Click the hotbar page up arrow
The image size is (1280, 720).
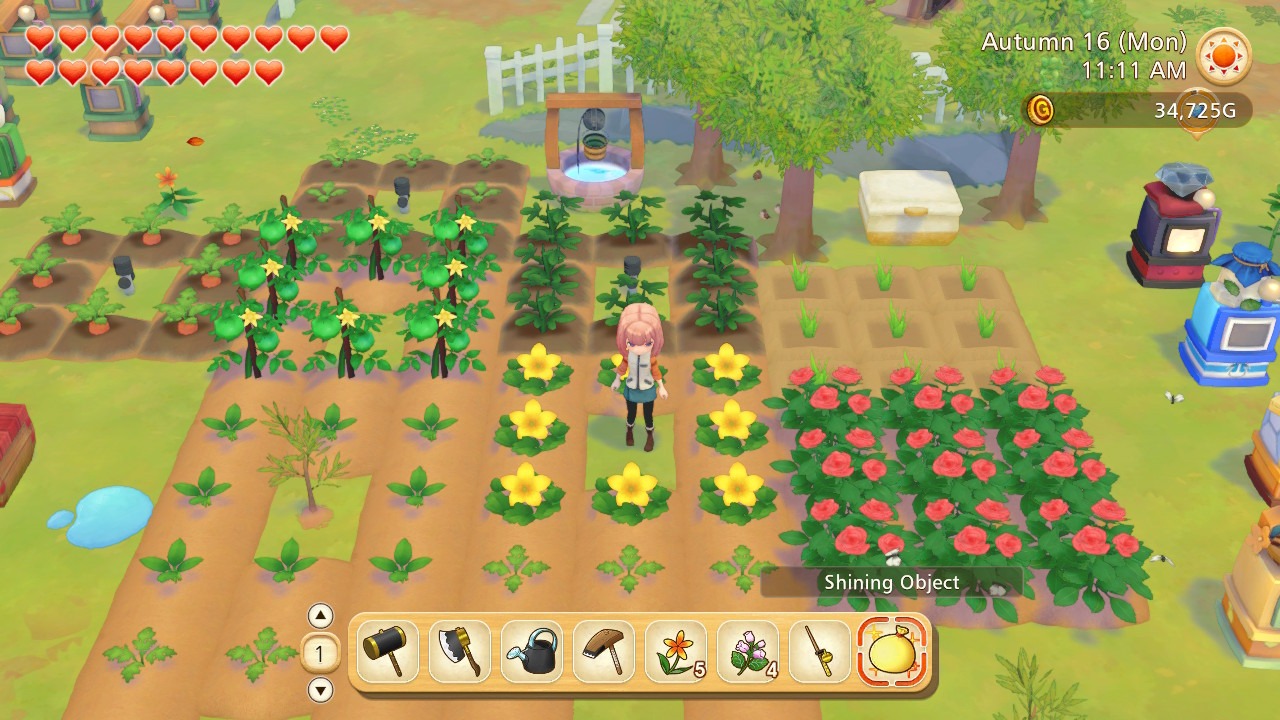[320, 616]
